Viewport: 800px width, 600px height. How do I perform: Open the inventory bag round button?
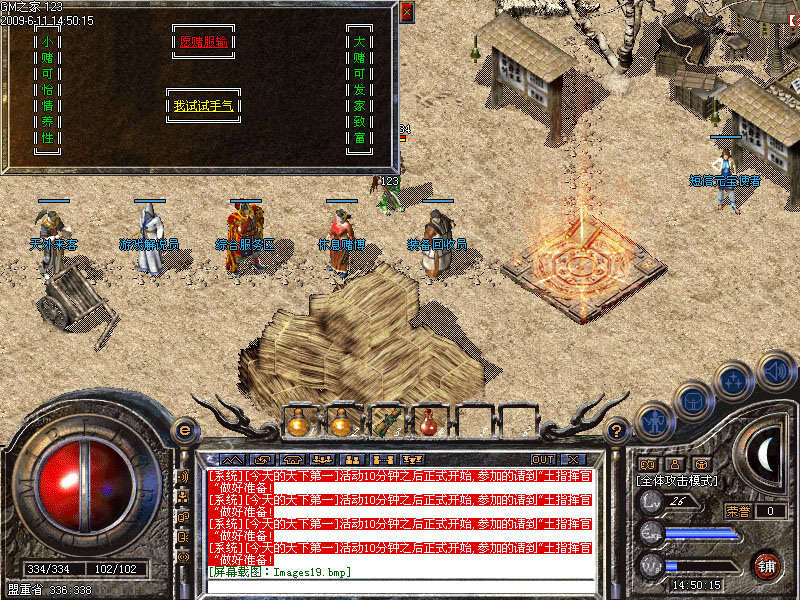pos(692,401)
